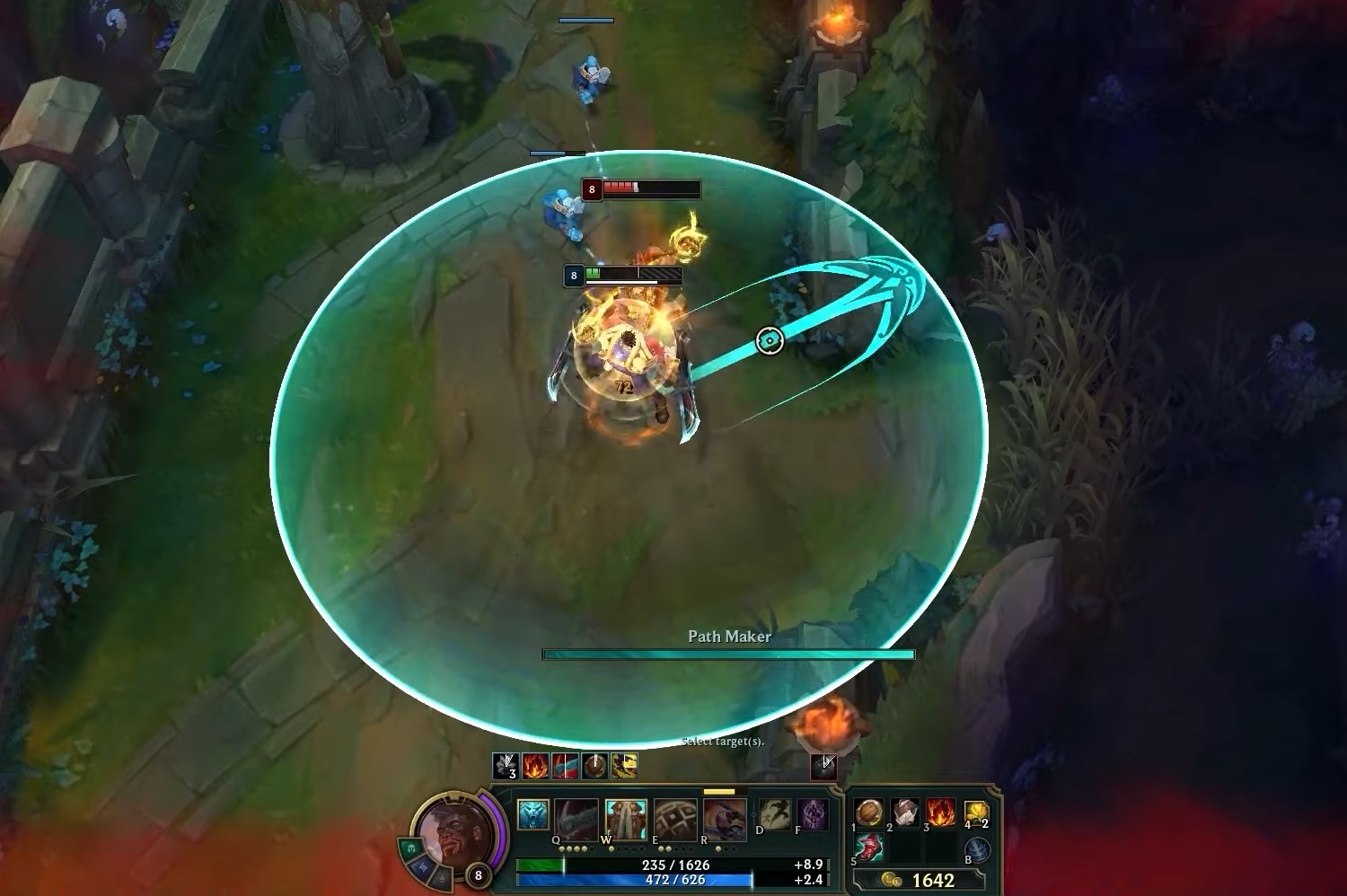Click the bandage item in slot 2

coord(905,813)
